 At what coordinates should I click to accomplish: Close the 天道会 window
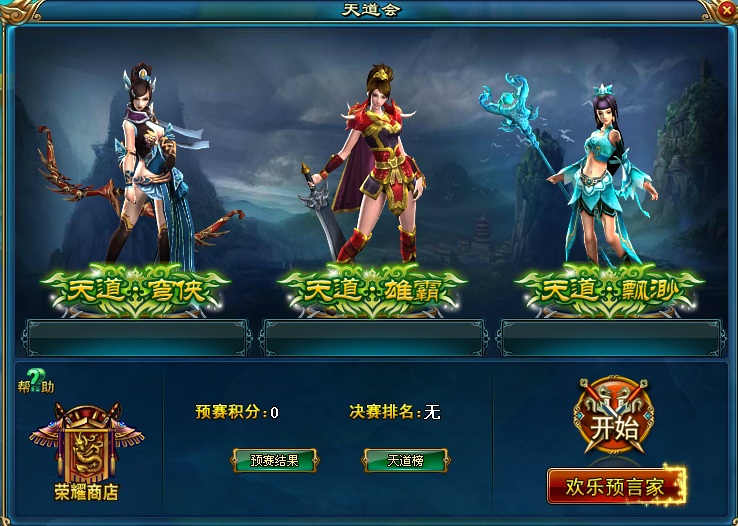(726, 10)
